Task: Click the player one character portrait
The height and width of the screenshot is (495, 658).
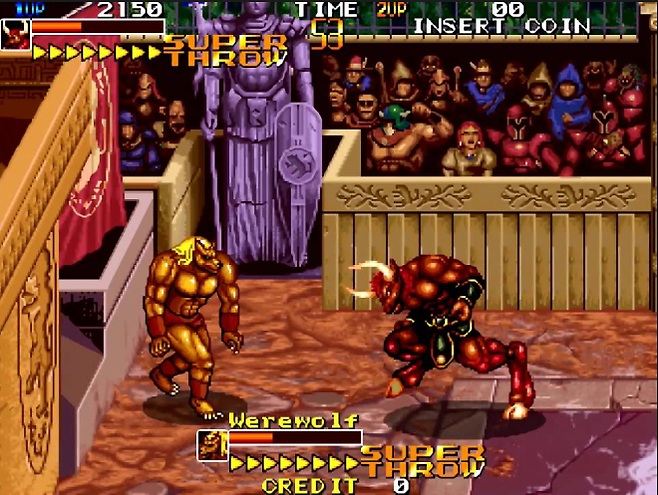Action: (x=17, y=37)
